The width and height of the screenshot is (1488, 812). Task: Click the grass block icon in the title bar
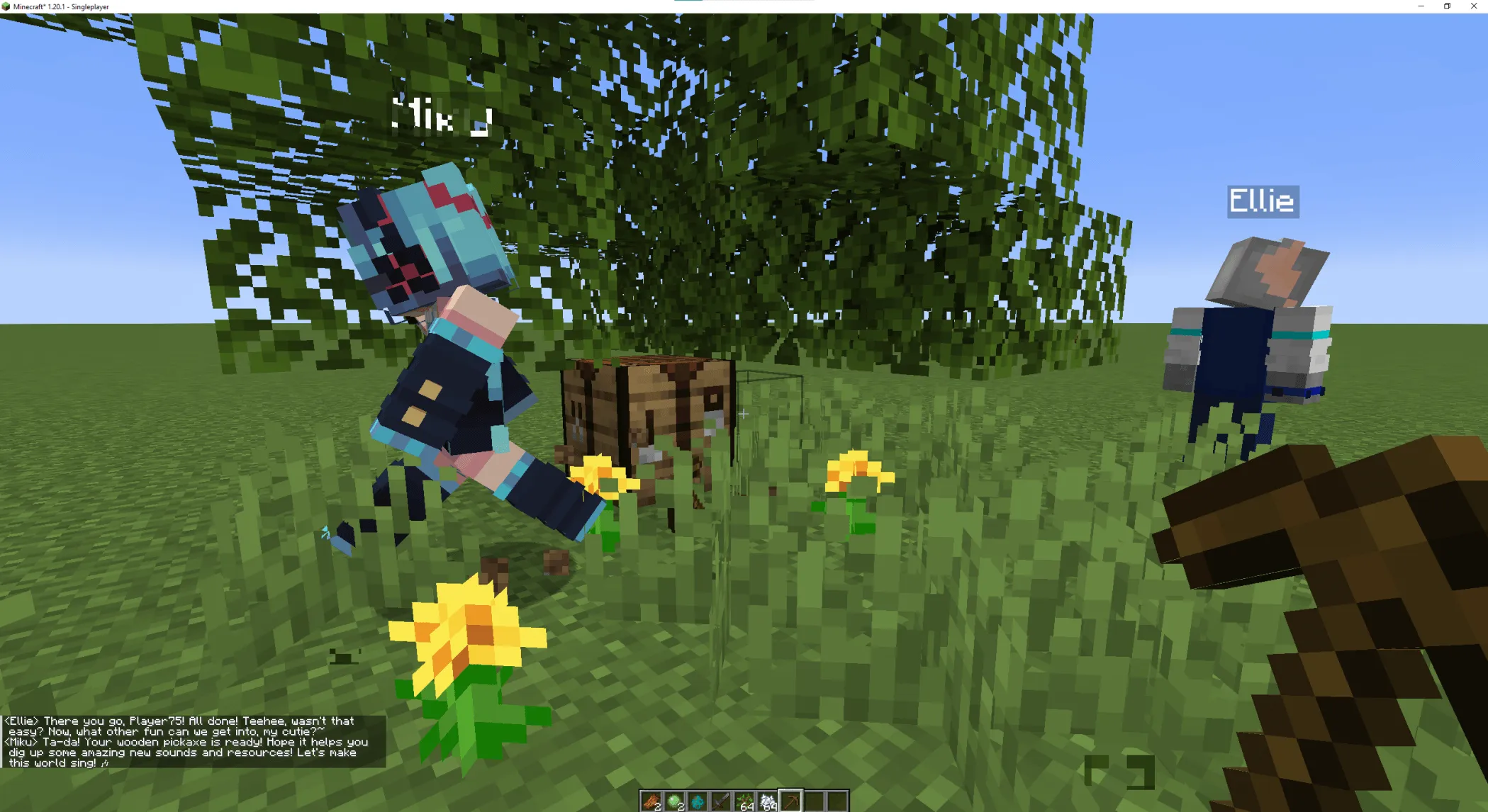point(6,6)
